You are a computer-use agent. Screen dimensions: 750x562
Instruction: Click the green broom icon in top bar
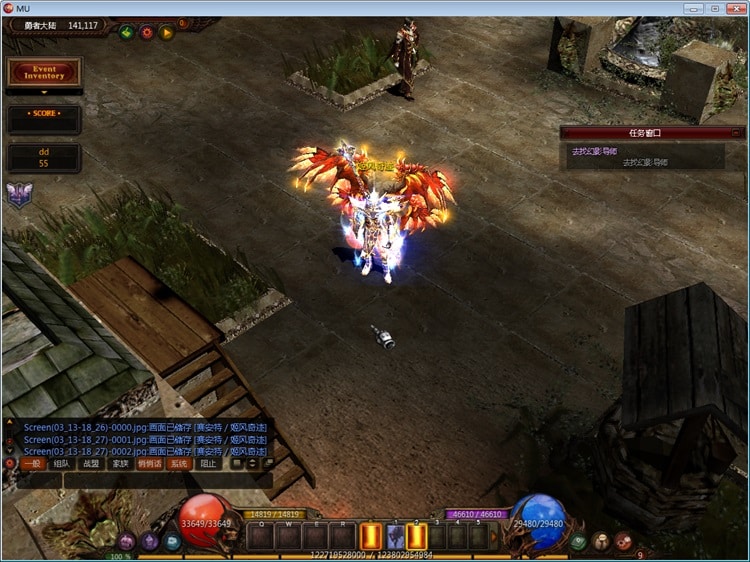point(127,32)
